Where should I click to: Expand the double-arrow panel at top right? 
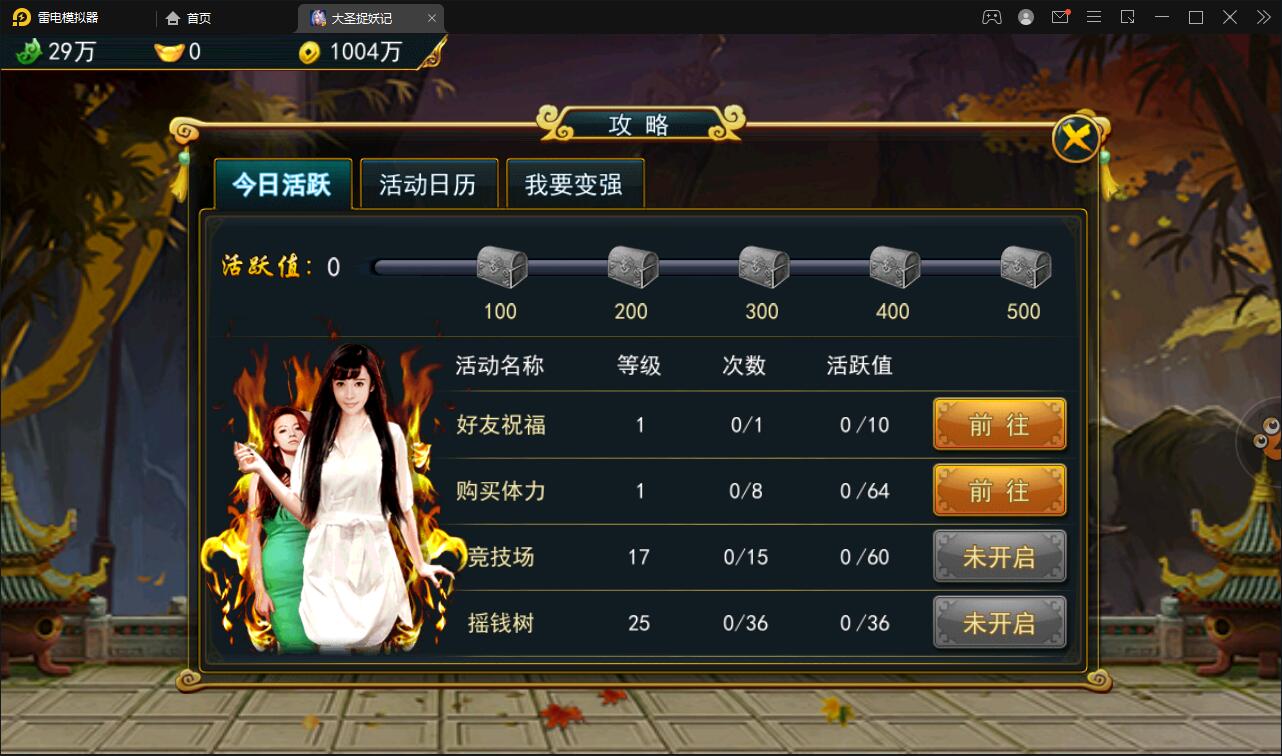pos(1262,17)
